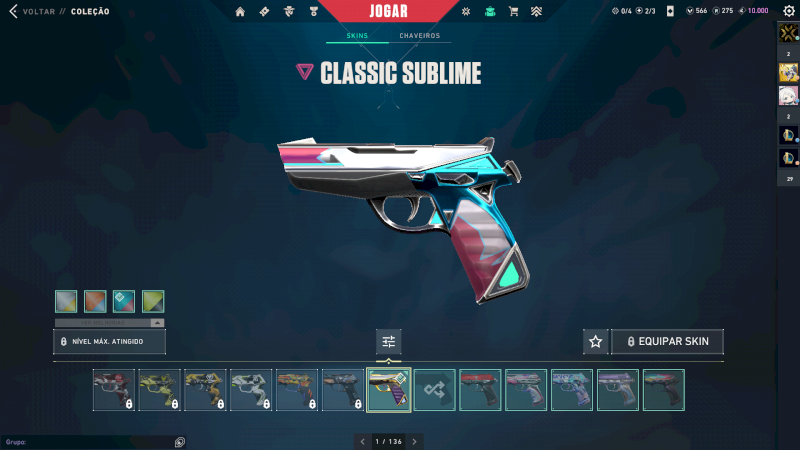This screenshot has width=800, height=450.
Task: Mark skin as favorite with star button
Action: (x=595, y=341)
